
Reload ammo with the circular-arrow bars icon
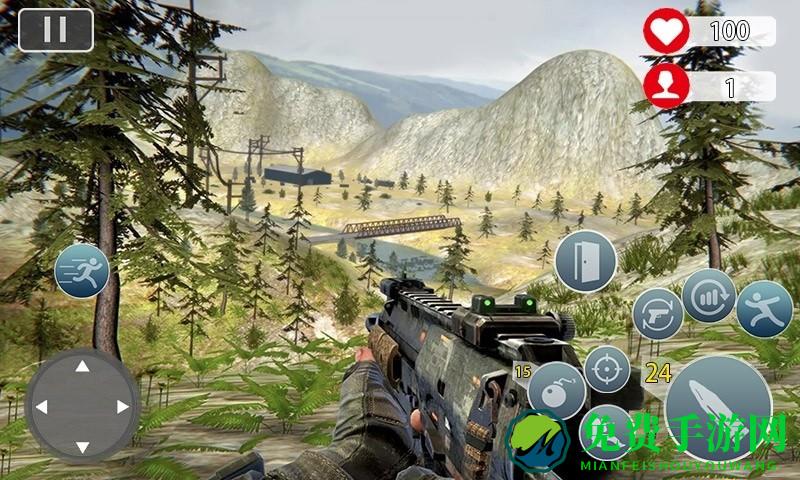tap(709, 296)
